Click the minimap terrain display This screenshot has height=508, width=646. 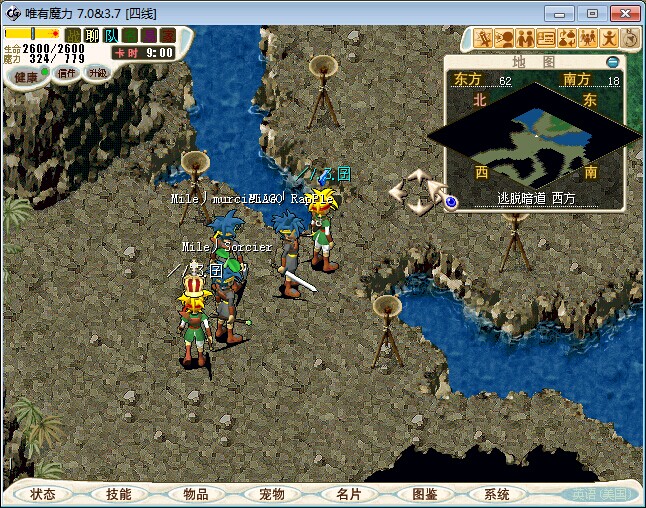(x=535, y=130)
